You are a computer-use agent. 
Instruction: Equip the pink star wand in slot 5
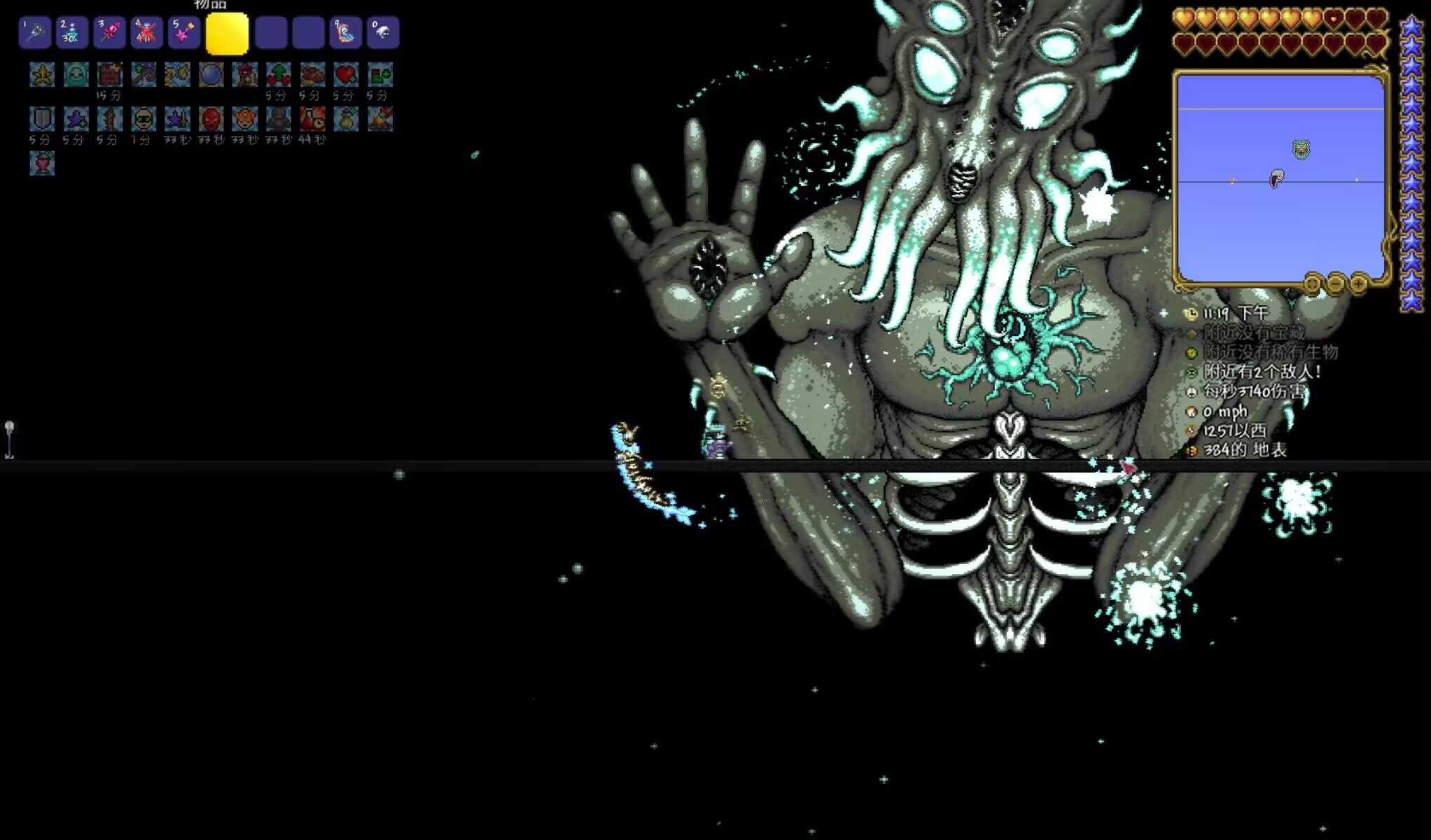(x=184, y=33)
